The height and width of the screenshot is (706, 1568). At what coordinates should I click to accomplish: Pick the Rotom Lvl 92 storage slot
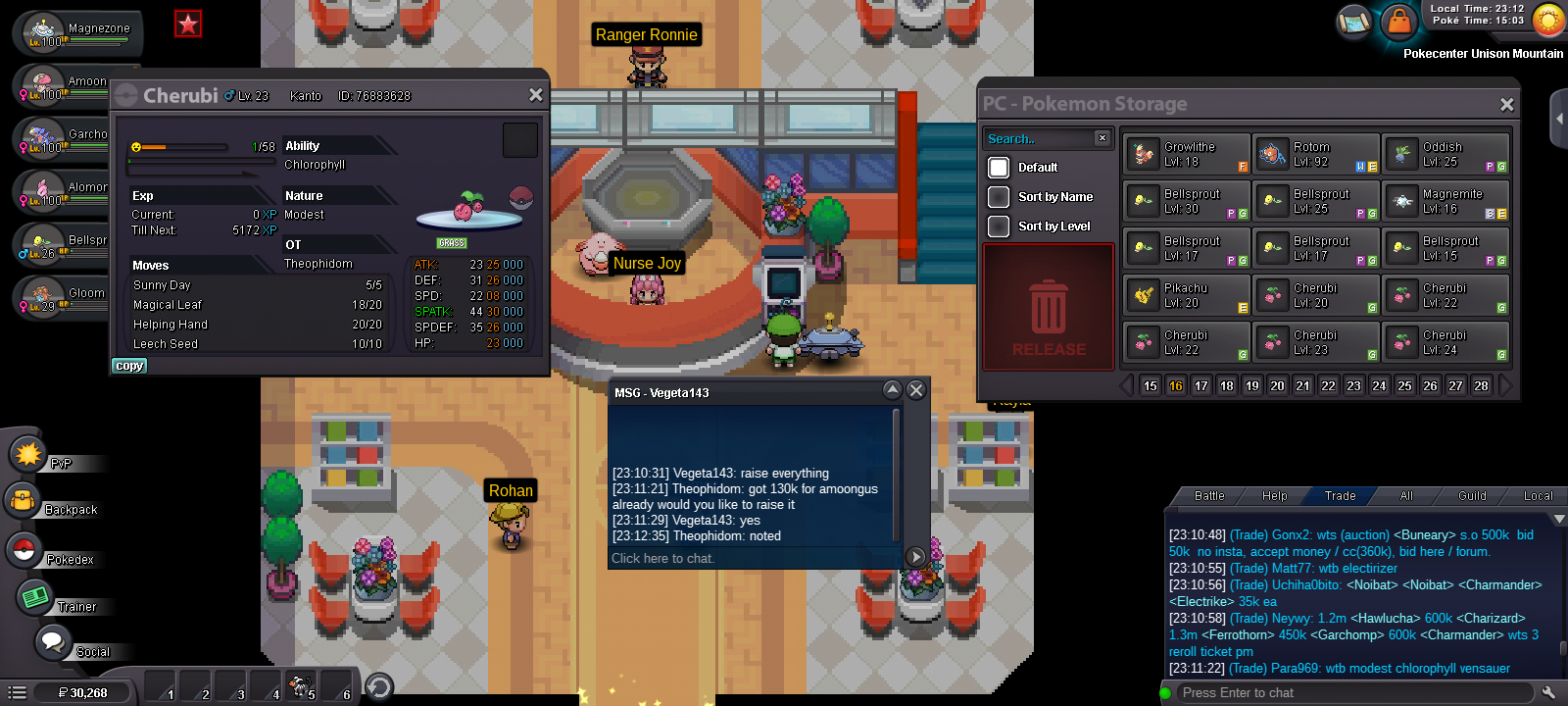coord(1316,155)
